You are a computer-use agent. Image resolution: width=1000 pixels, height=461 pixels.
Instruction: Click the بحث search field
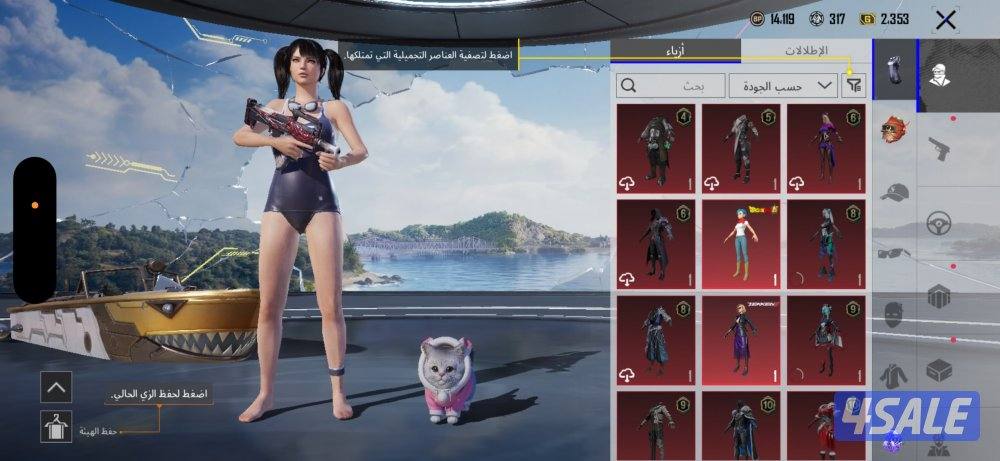[x=671, y=86]
